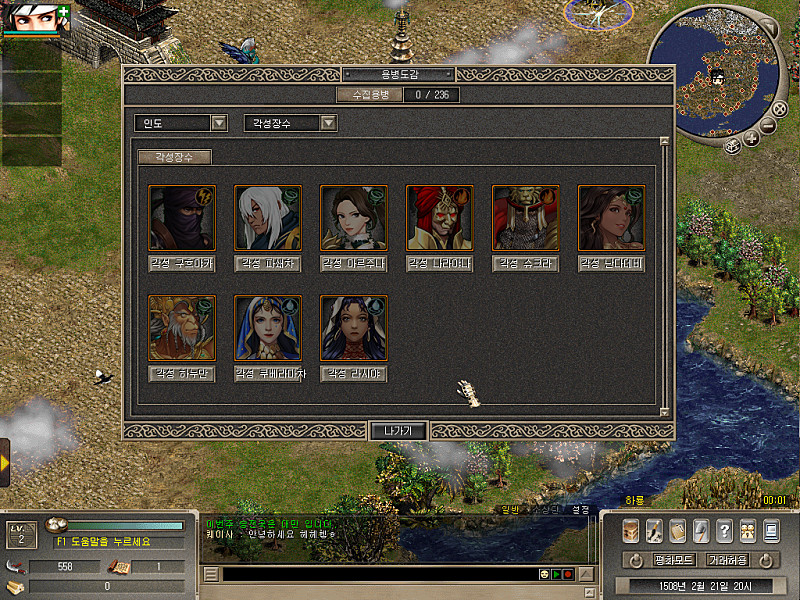Viewport: 800px width, 600px height.
Task: Open the 각성장수 category dropdown
Action: tap(328, 123)
